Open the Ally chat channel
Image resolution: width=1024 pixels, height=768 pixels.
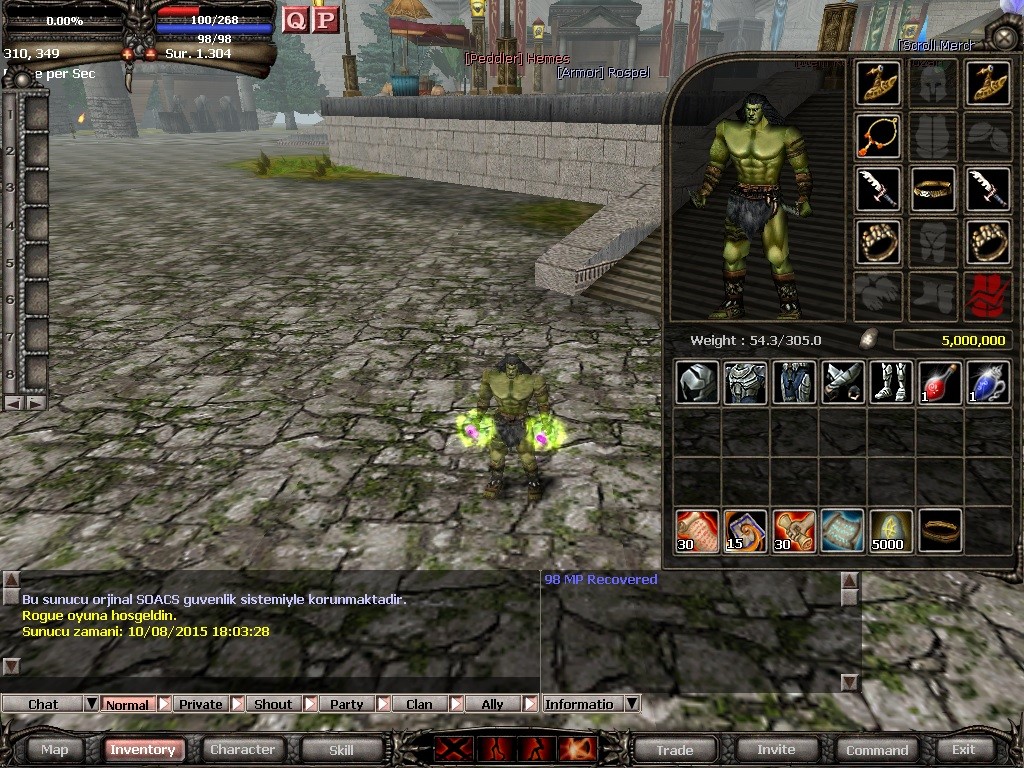tap(492, 704)
